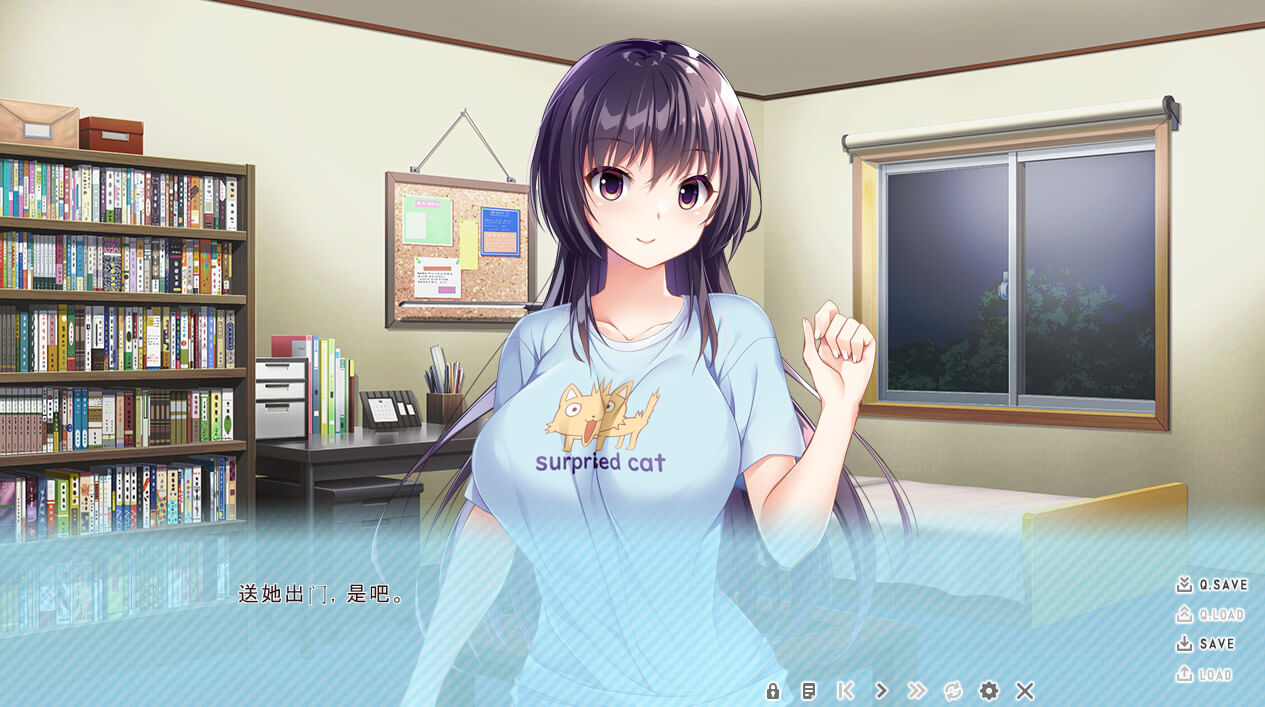
Task: Toggle the padlock lock icon
Action: [x=773, y=691]
